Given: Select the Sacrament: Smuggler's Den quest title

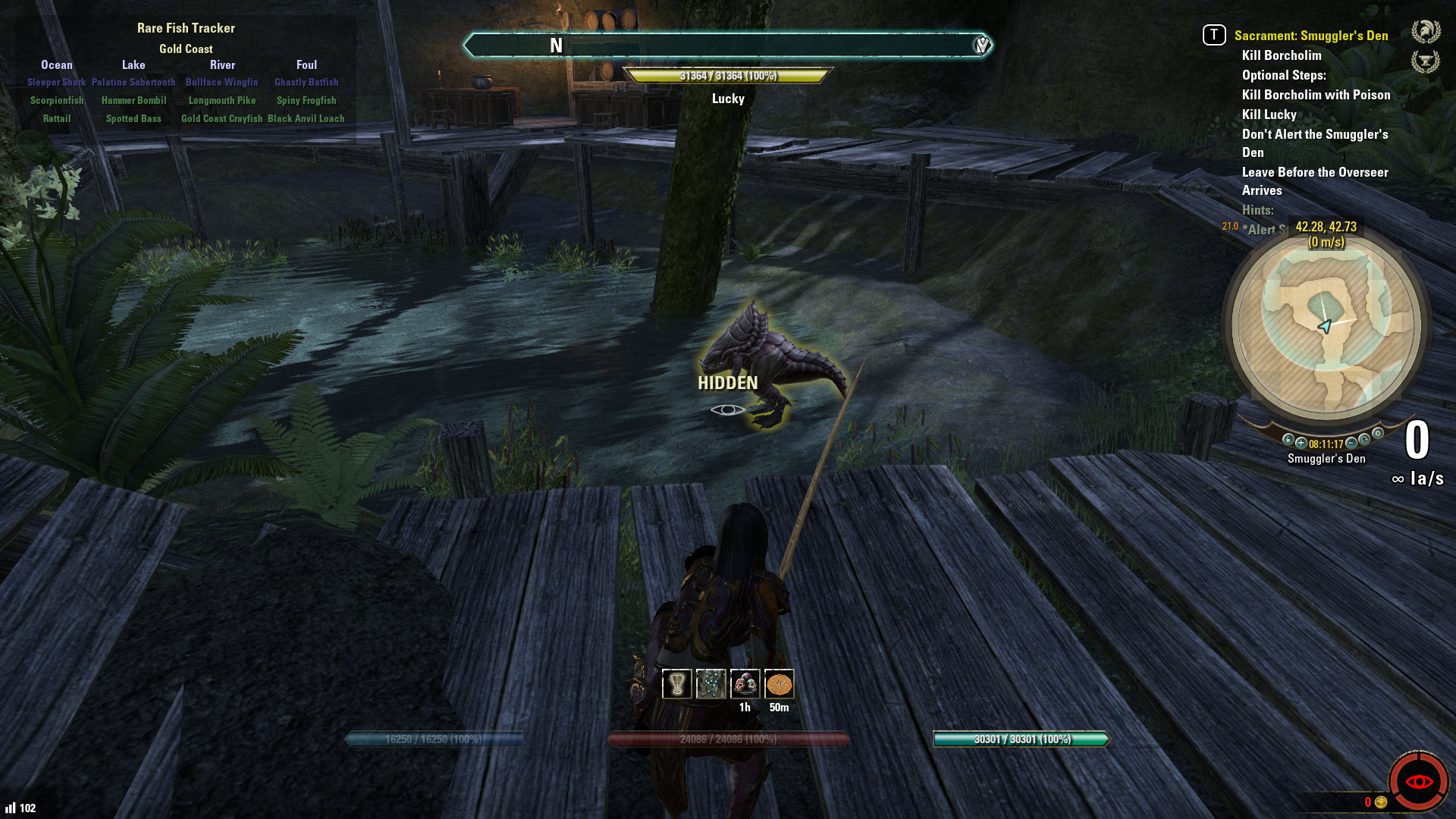Looking at the screenshot, I should pos(1310,36).
